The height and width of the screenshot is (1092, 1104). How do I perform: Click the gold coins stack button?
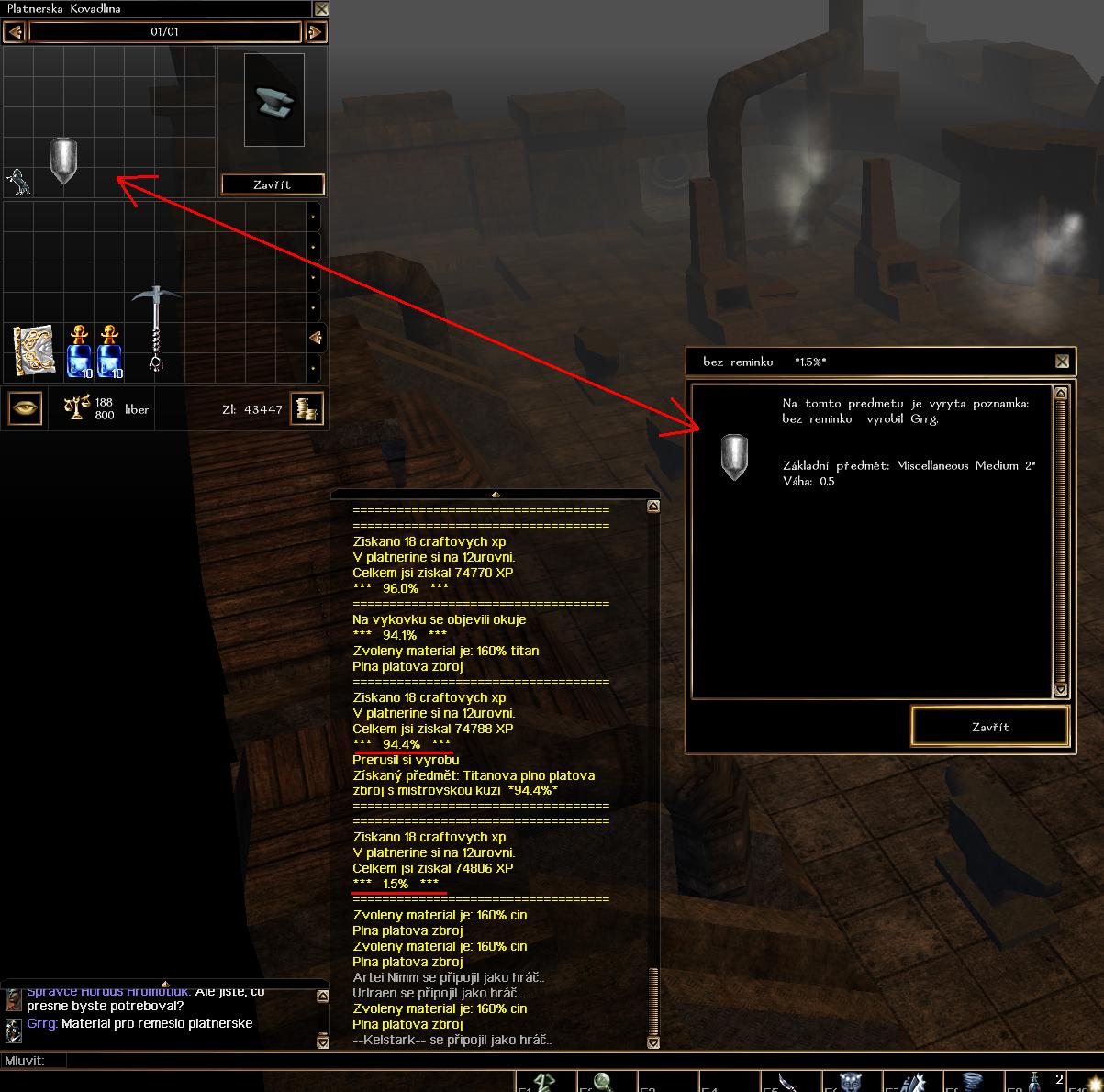[307, 409]
